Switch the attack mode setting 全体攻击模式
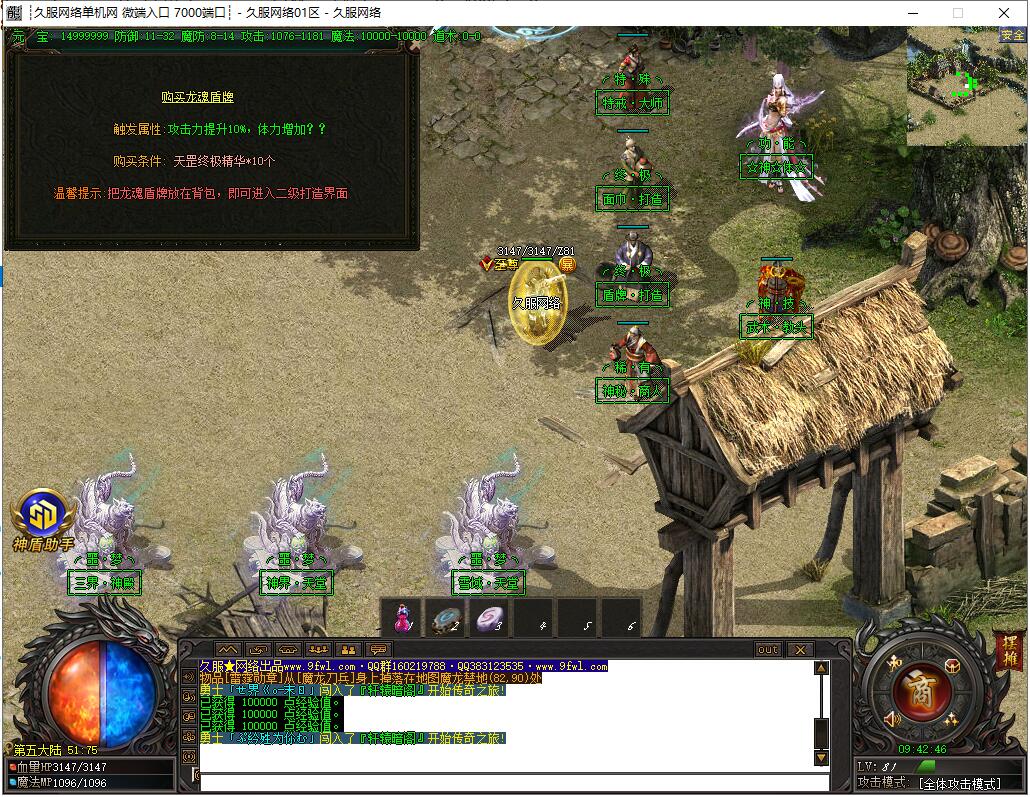Screen dimensions: 1030x797 point(961,783)
